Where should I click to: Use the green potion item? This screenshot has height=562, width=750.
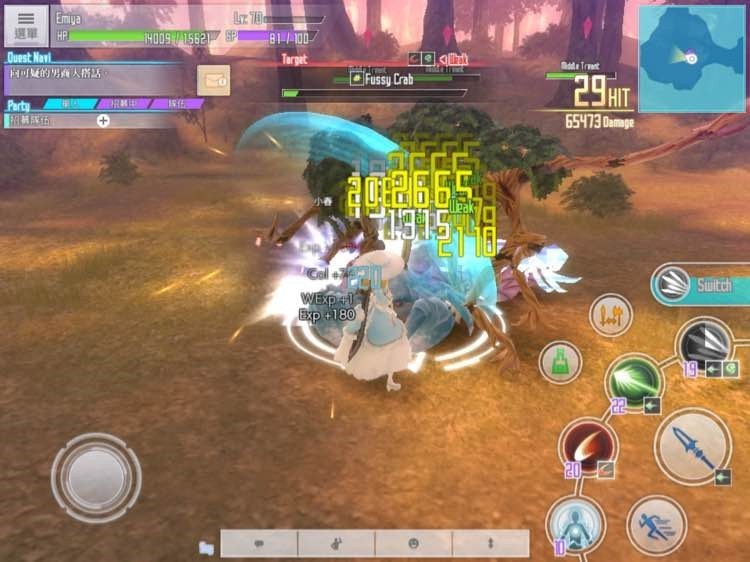pyautogui.click(x=560, y=361)
